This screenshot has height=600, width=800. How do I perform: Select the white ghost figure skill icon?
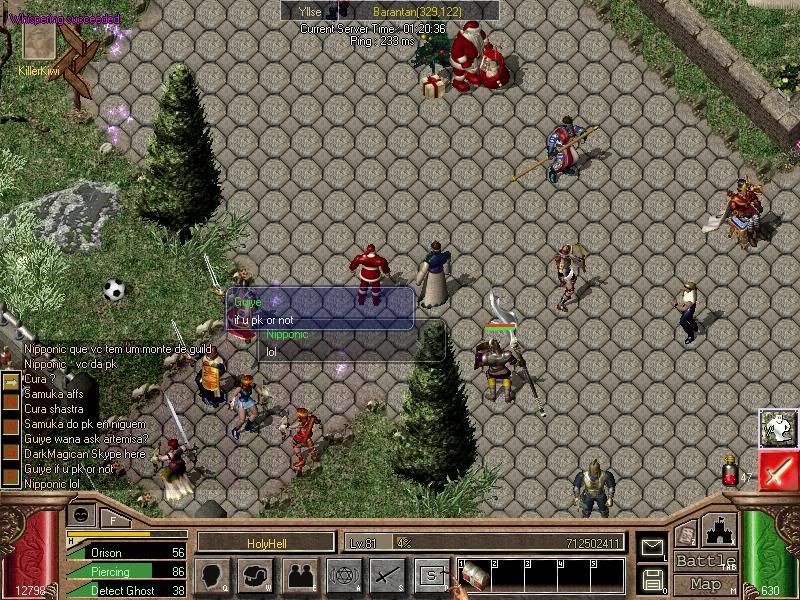coord(778,428)
